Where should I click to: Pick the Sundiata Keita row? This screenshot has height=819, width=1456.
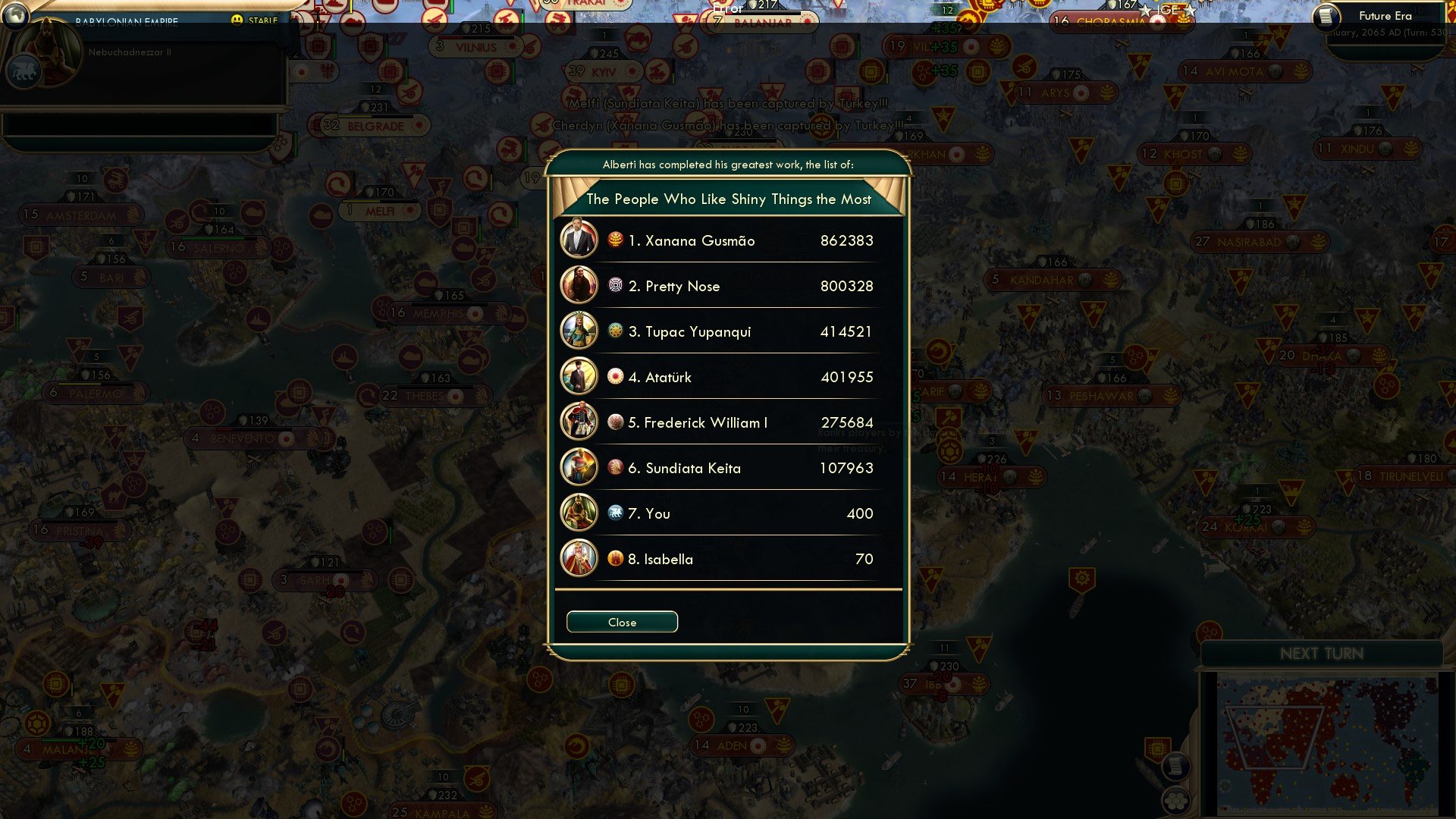pos(728,468)
